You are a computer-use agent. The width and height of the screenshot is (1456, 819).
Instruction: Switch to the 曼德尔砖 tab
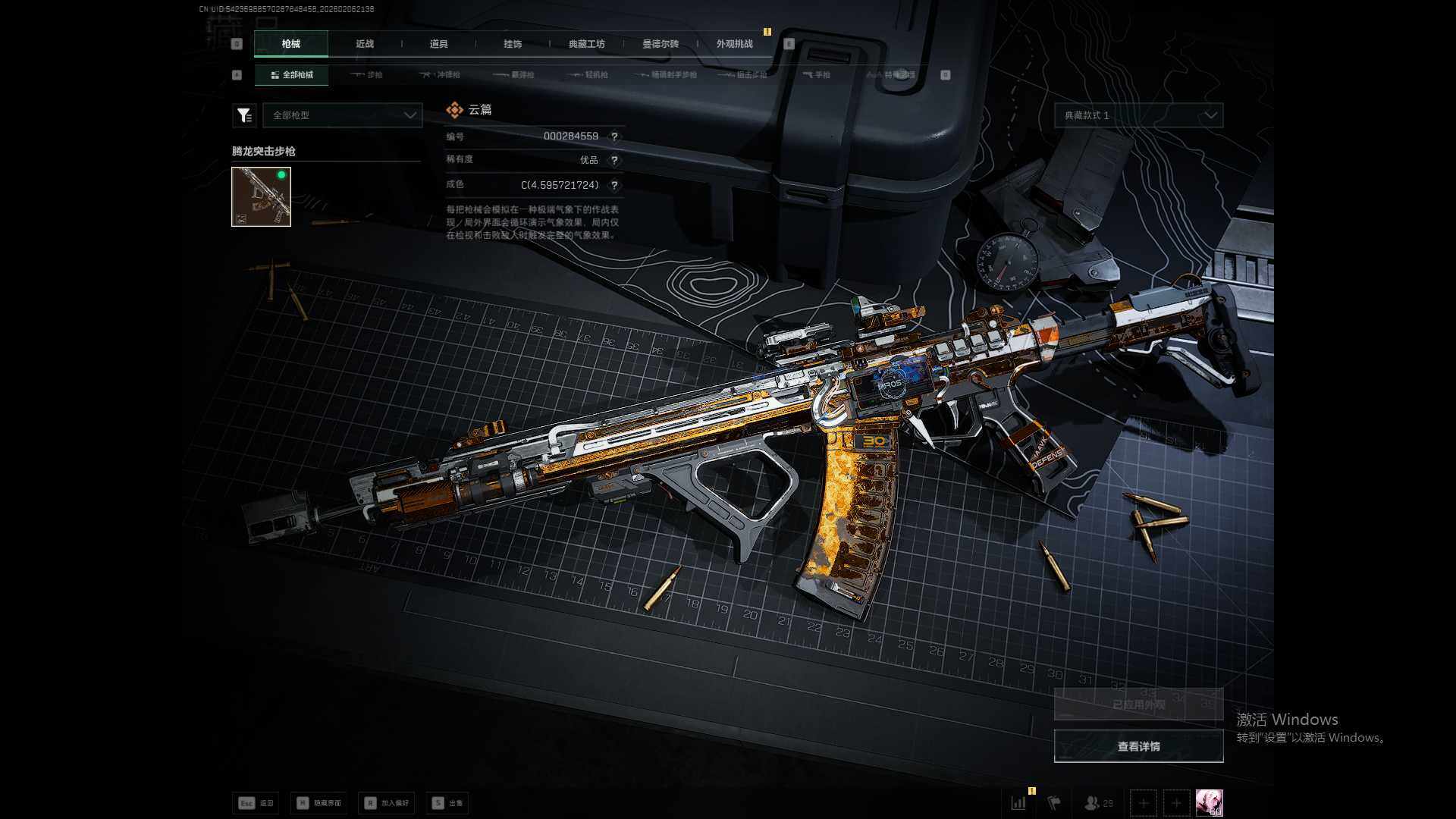pyautogui.click(x=660, y=44)
